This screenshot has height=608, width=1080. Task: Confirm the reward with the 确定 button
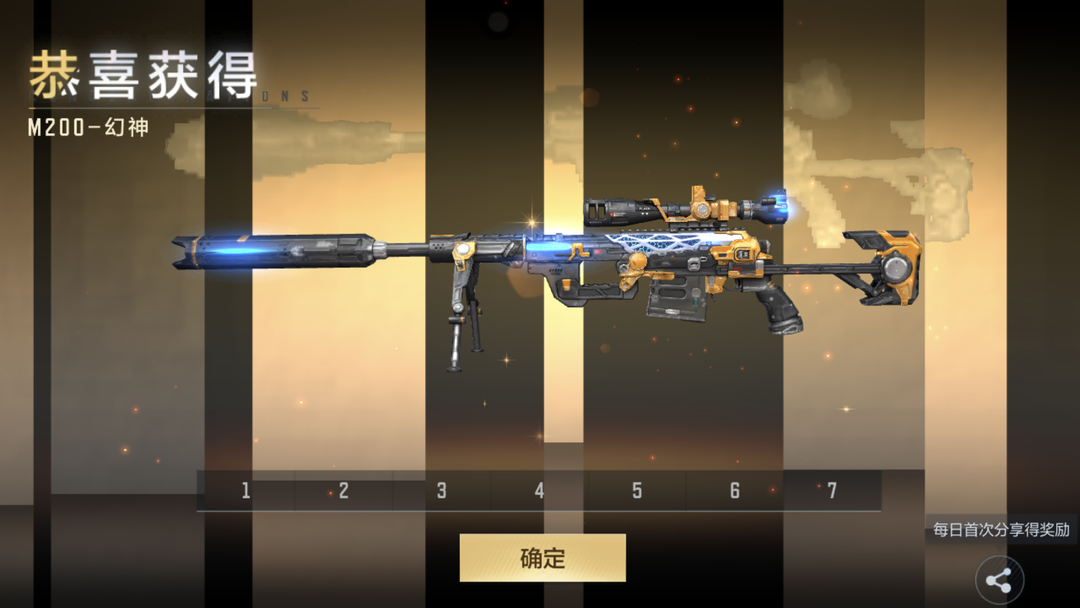542,558
